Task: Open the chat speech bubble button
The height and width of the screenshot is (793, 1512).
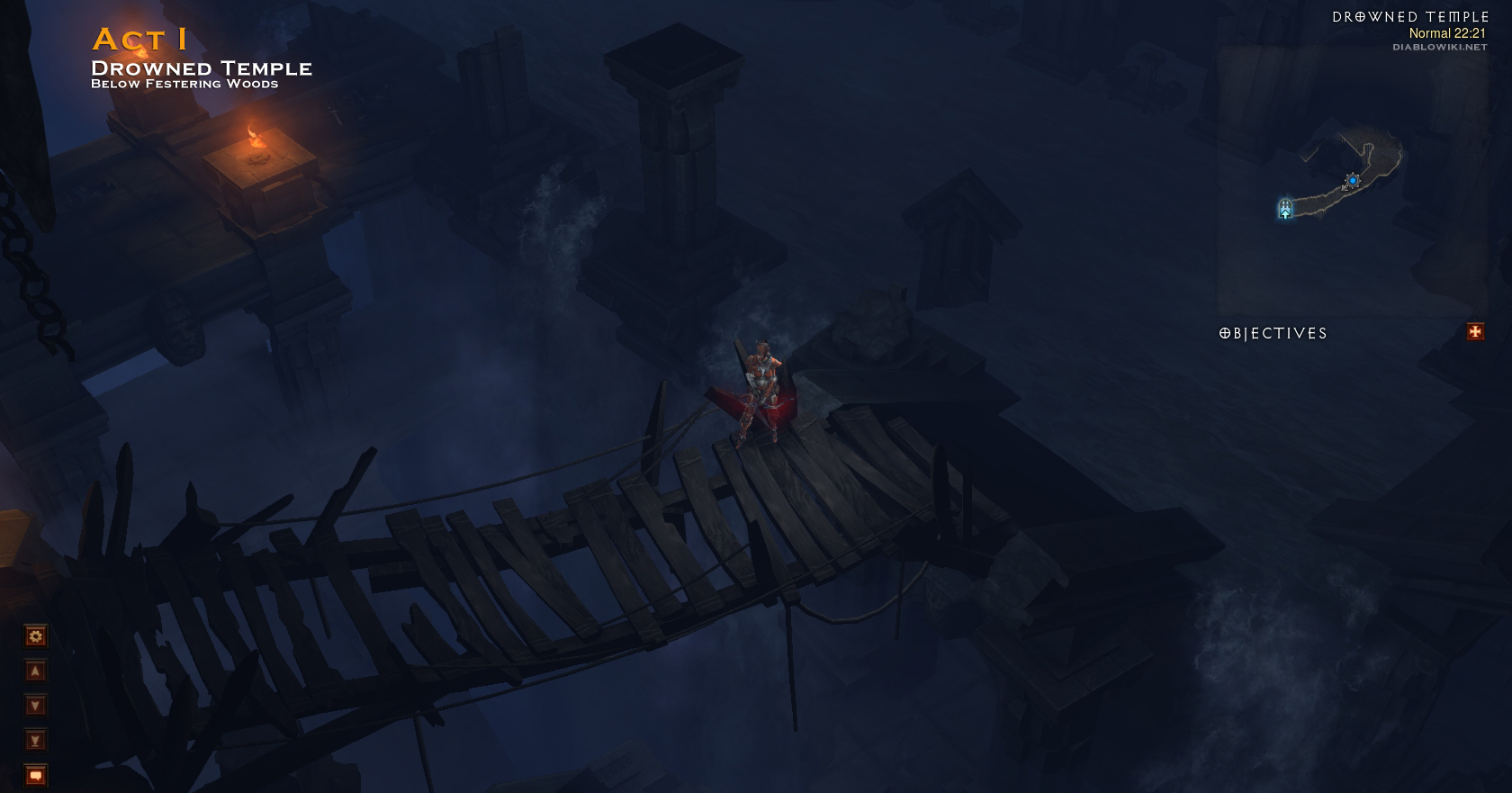Action: click(x=35, y=775)
